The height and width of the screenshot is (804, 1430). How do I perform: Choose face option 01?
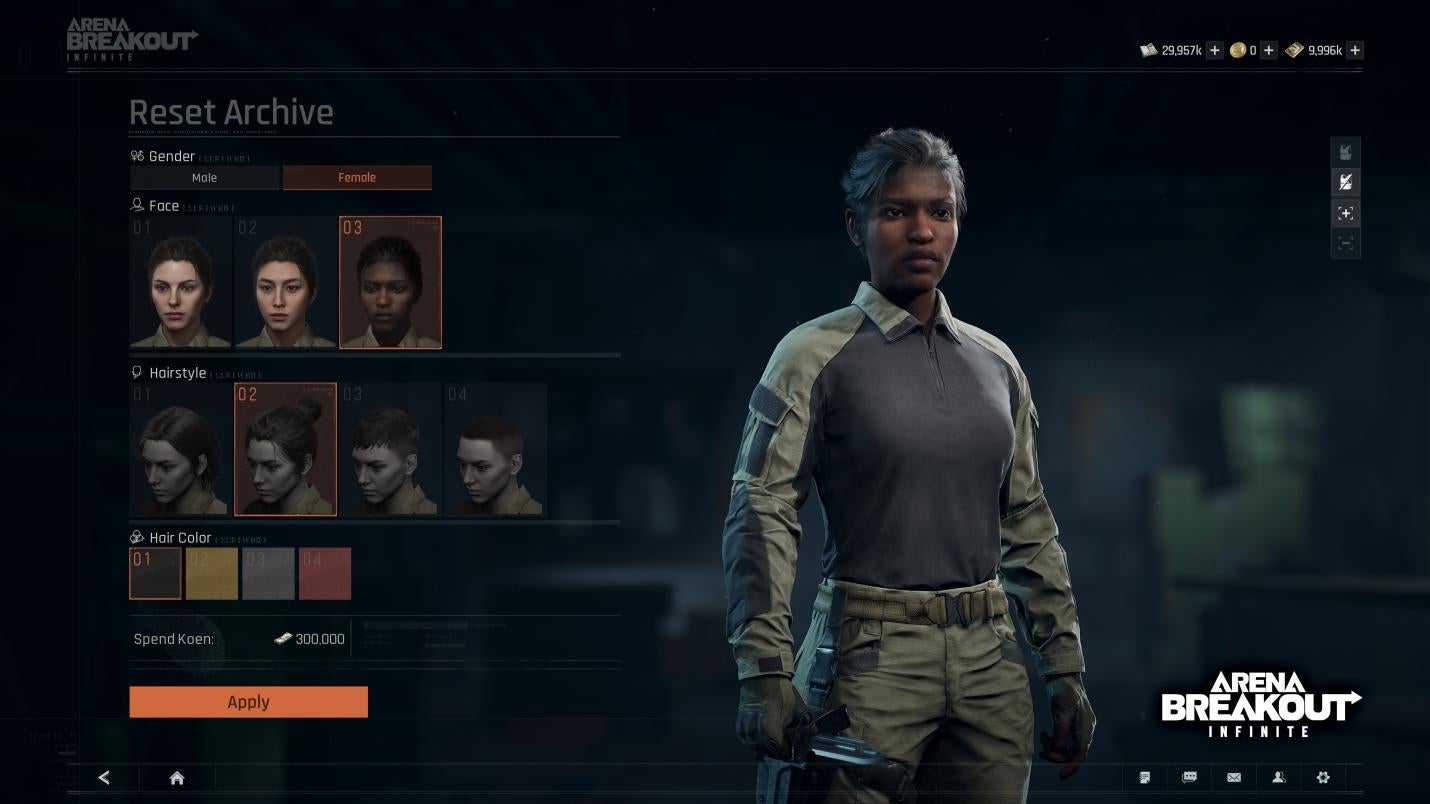click(x=180, y=283)
